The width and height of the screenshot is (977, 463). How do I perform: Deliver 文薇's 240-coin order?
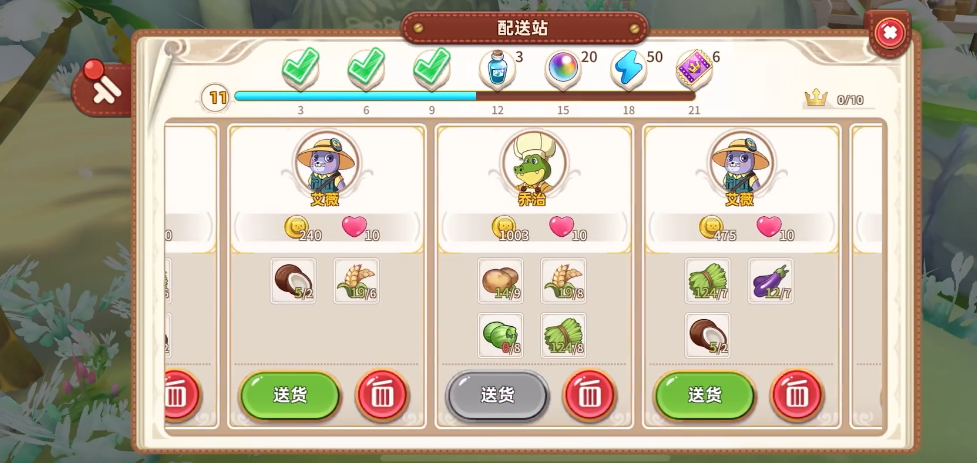(x=289, y=395)
